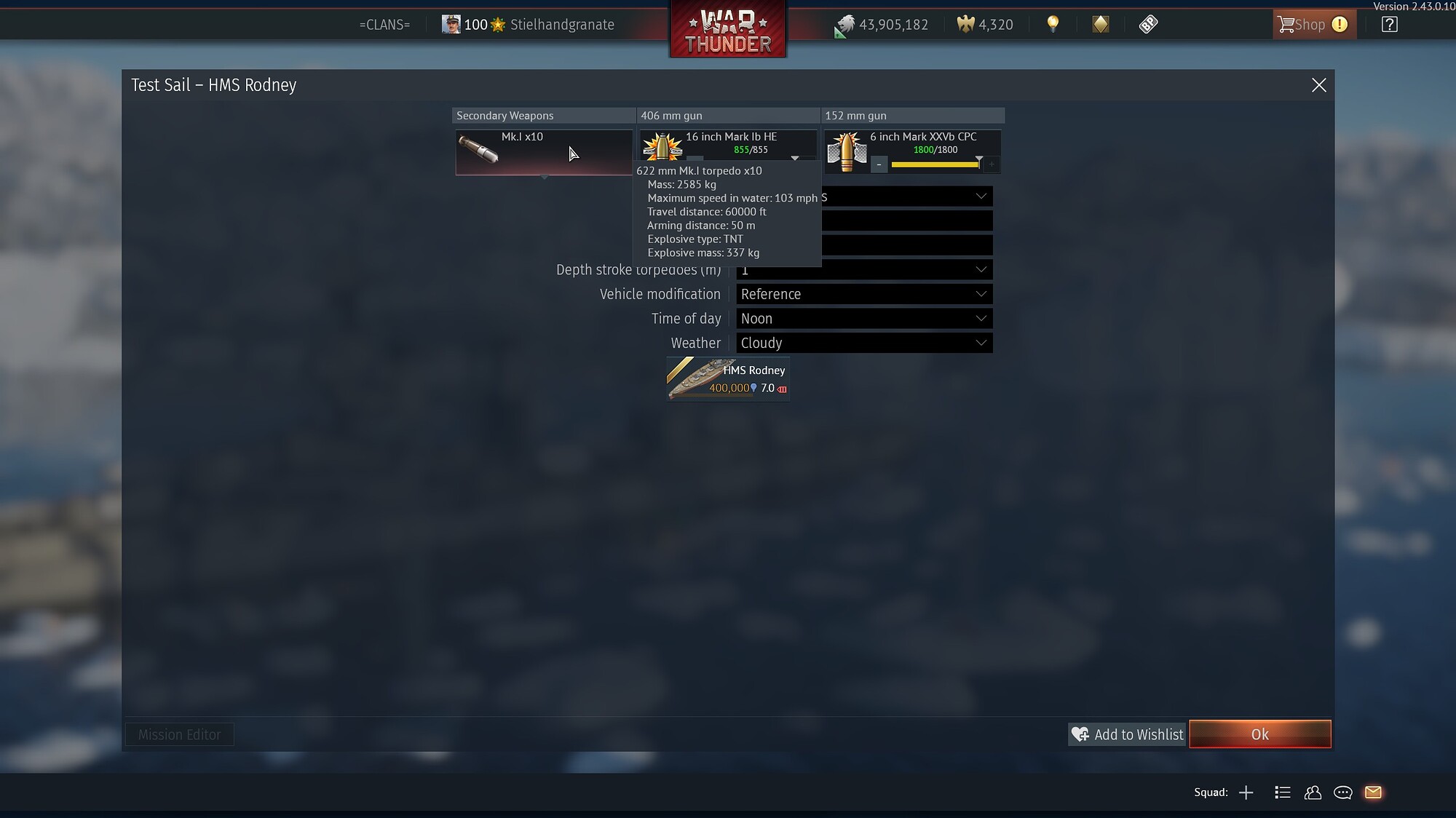1456x818 pixels.
Task: Click the light bulb tips icon
Action: [1052, 23]
